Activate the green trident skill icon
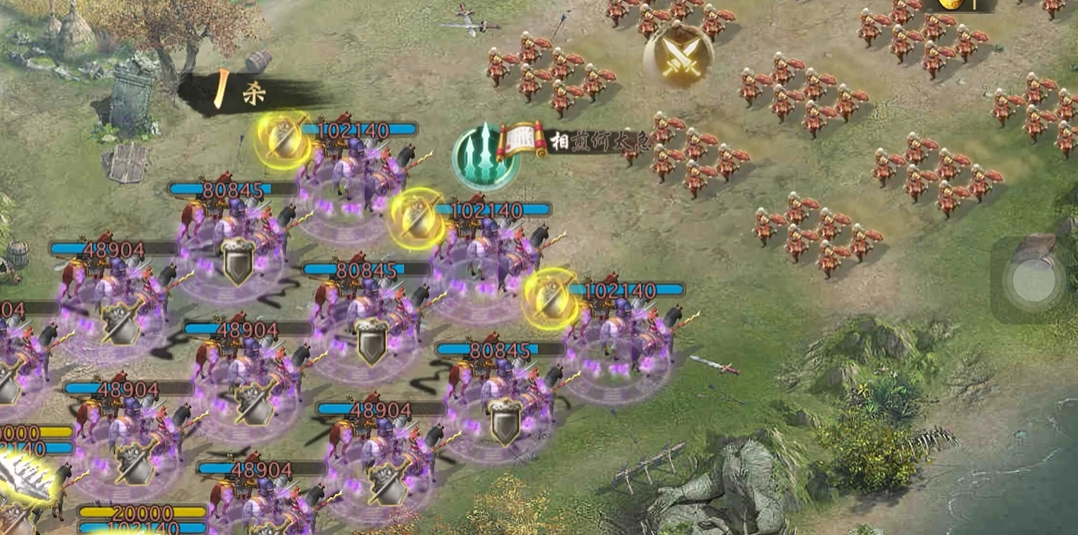1078x535 pixels. pos(485,156)
